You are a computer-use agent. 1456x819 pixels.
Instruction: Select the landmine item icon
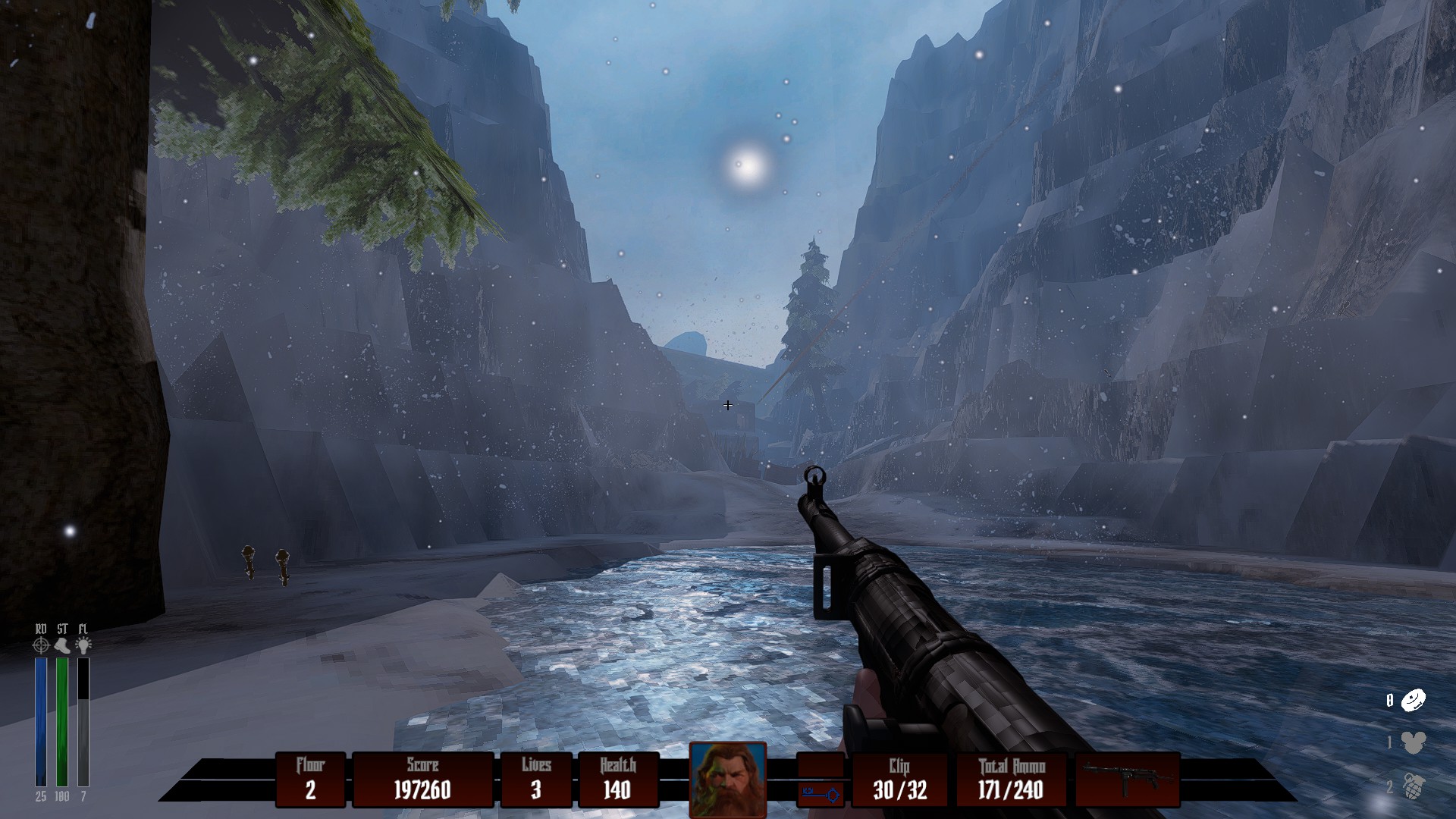[x=1414, y=700]
